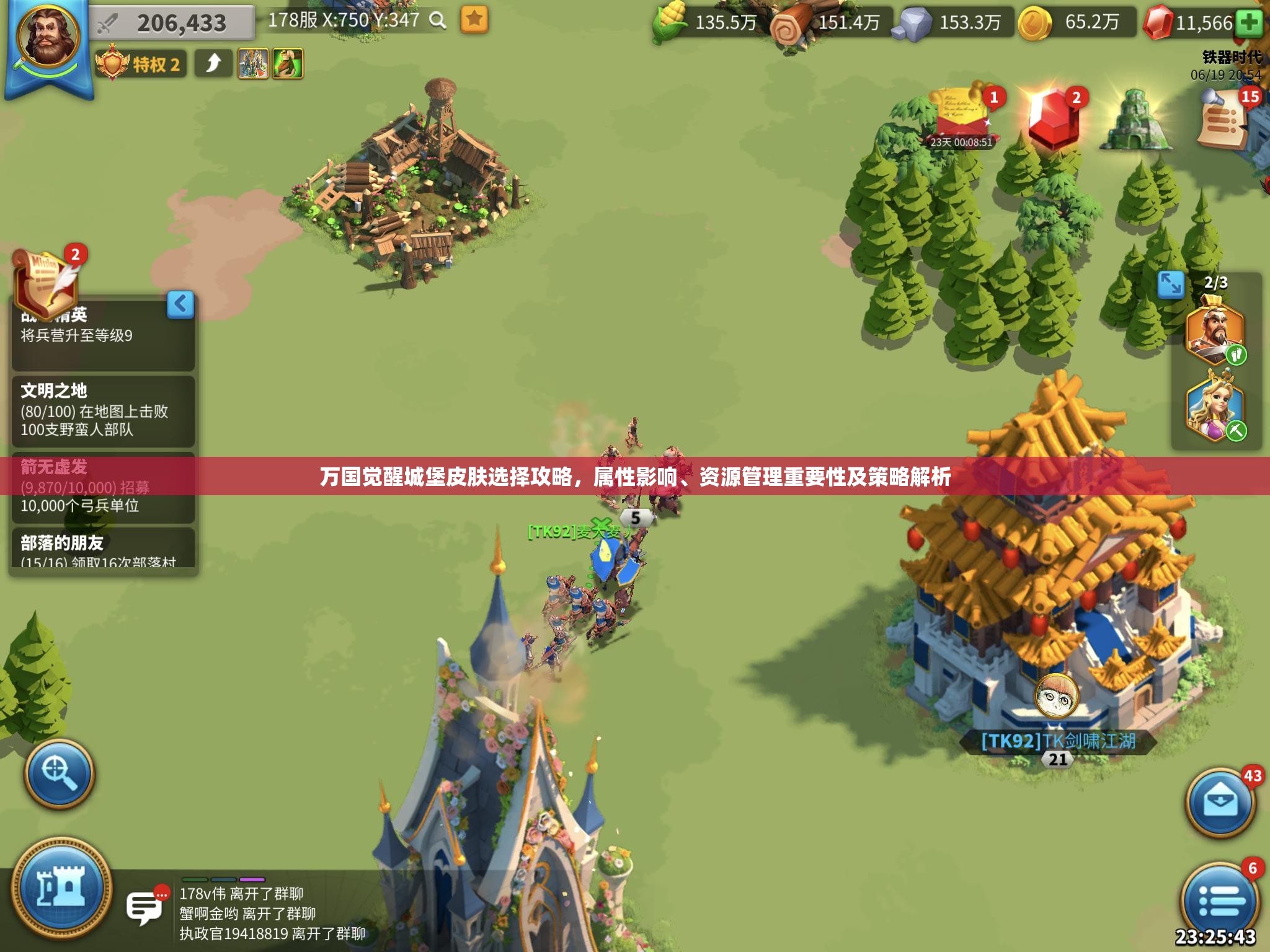Screen dimensions: 1270x952
Task: Collapse the quest tracker panel arrow
Action: tap(180, 304)
